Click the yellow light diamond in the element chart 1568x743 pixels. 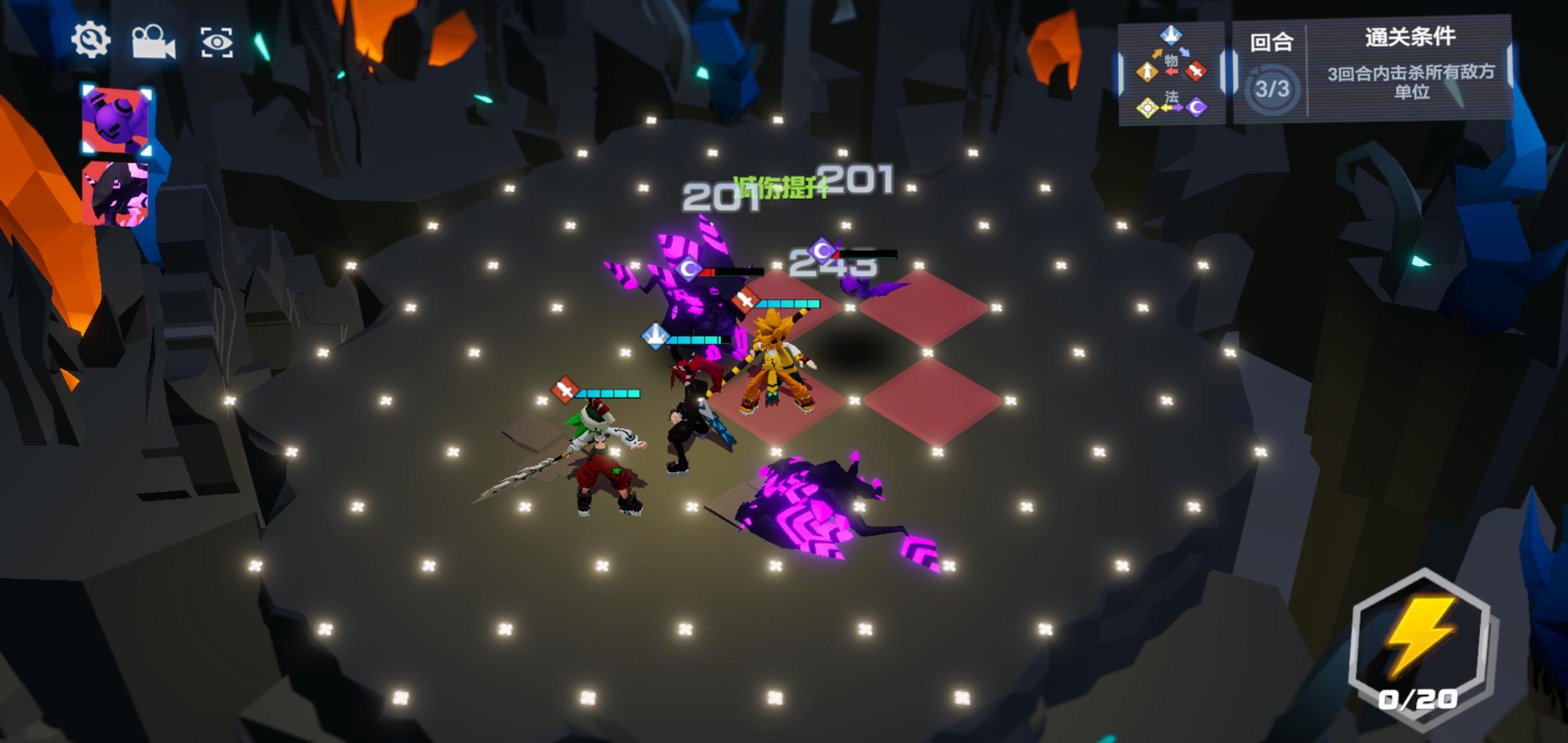point(1147,109)
